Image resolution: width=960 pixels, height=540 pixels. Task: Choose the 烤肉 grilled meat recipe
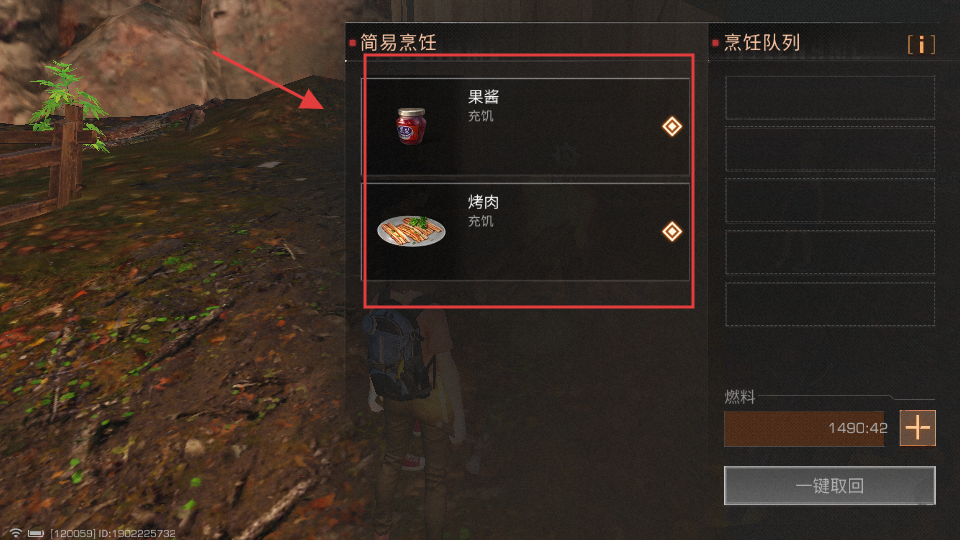(x=525, y=231)
